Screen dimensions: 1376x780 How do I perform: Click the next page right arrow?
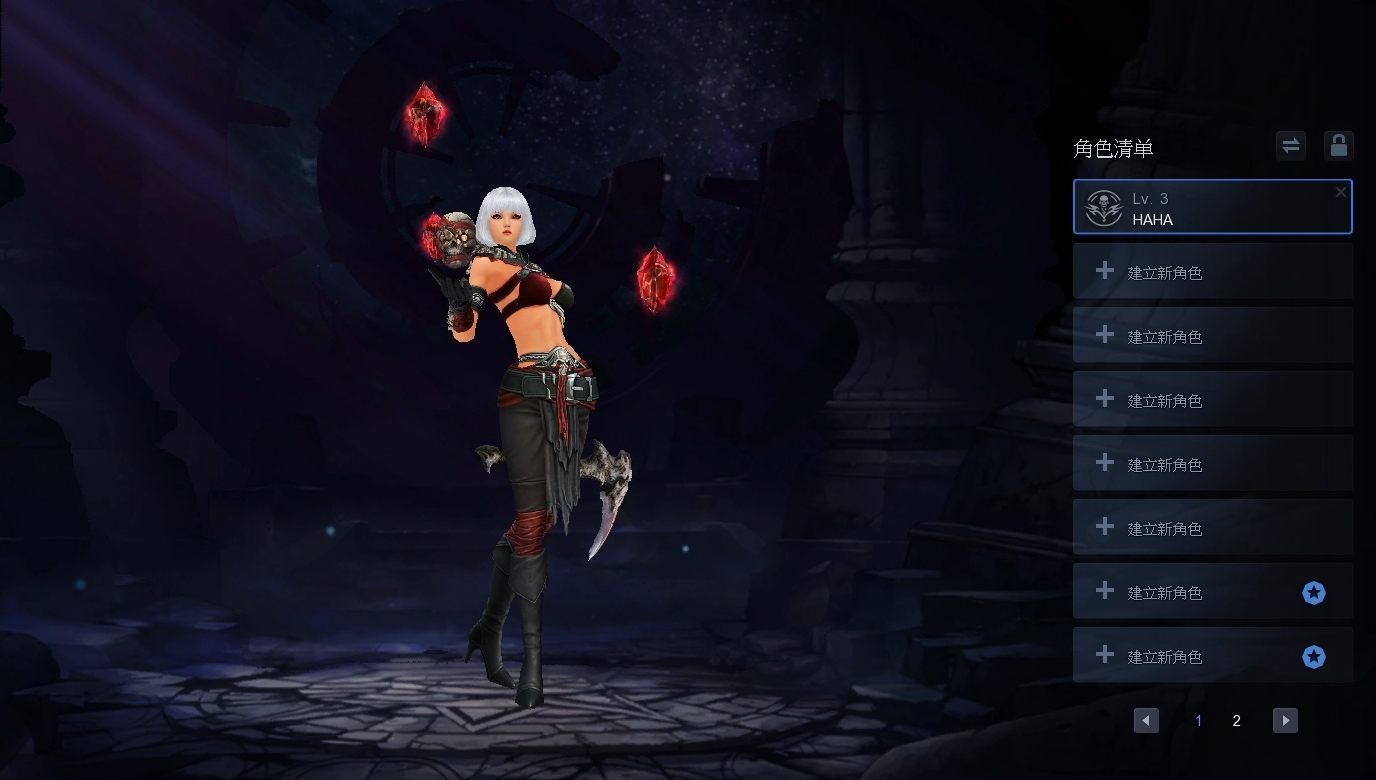click(1285, 720)
